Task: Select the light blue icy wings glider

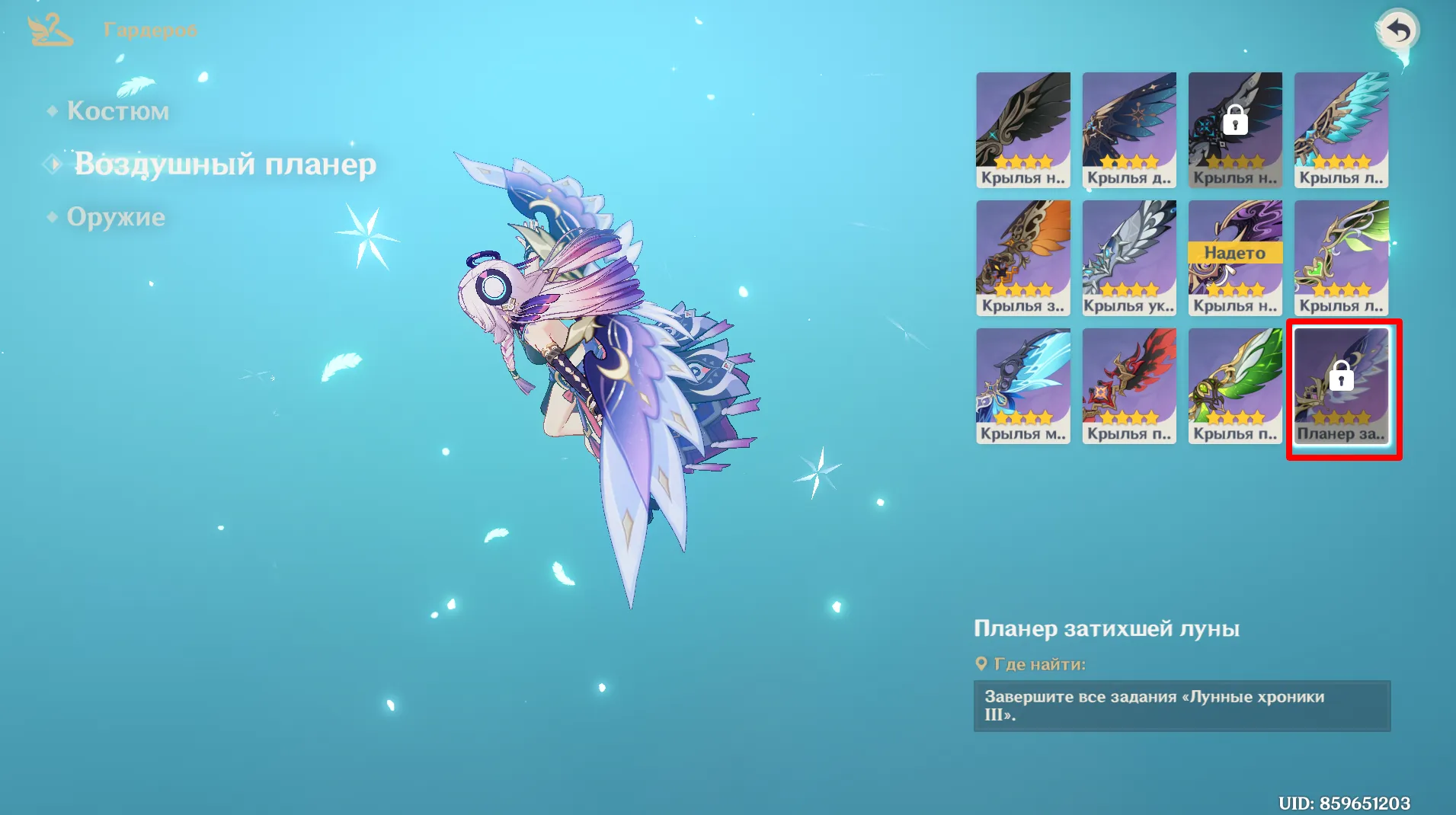Action: (x=1022, y=385)
